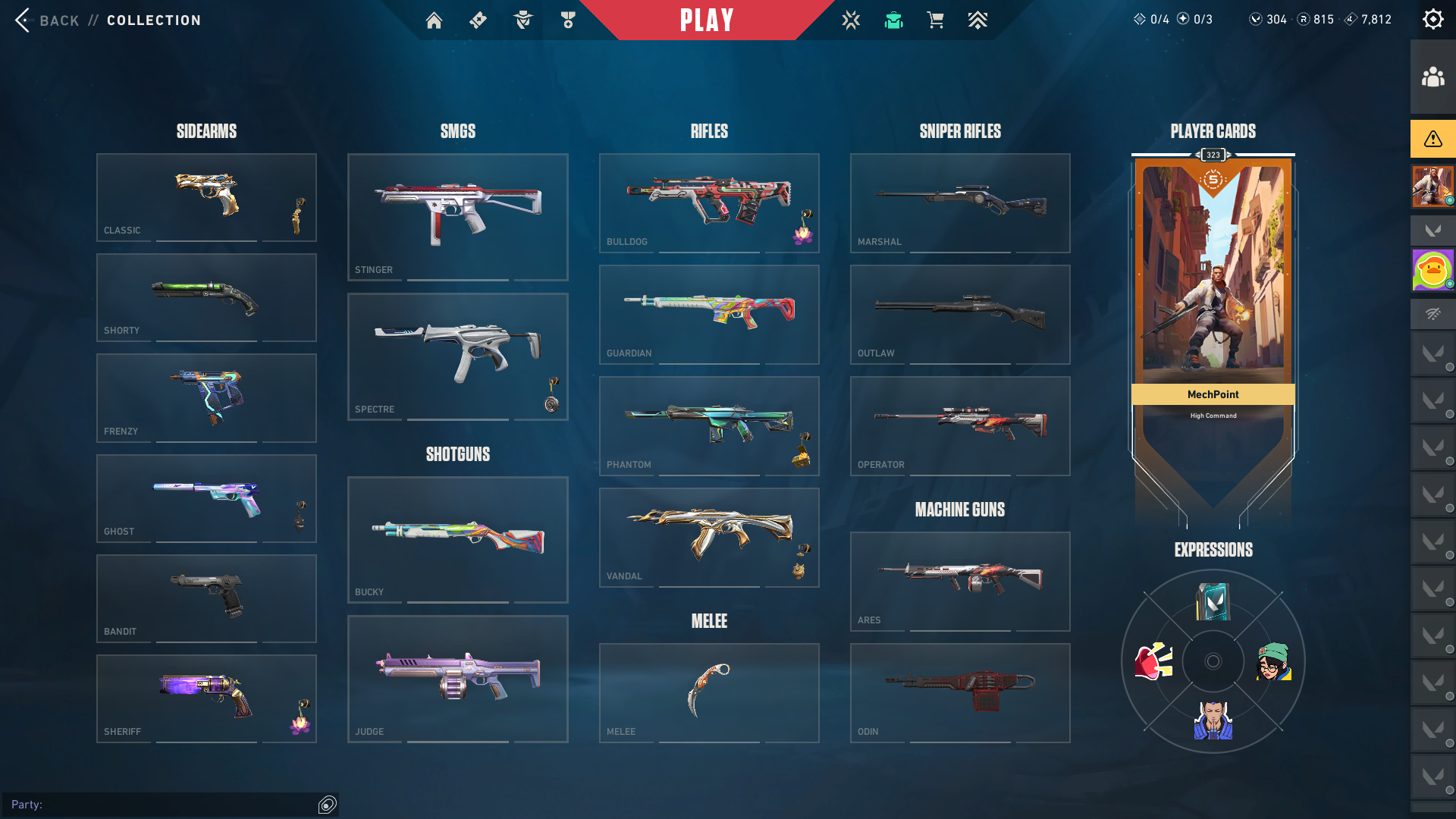Open the Stinger SMG skin slot

[457, 217]
